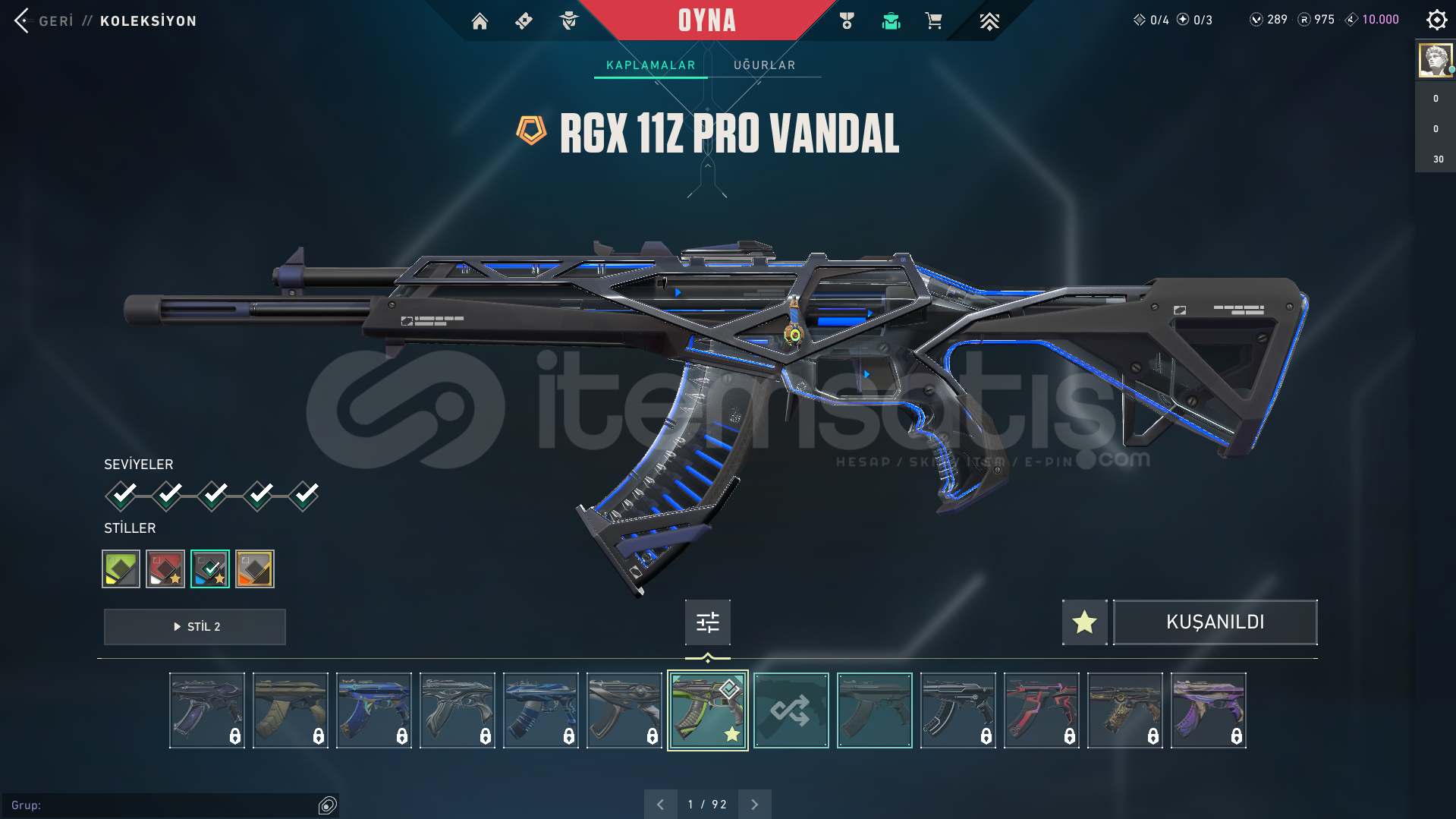This screenshot has height=819, width=1456.
Task: Select the yellow style color swatch
Action: 121,568
